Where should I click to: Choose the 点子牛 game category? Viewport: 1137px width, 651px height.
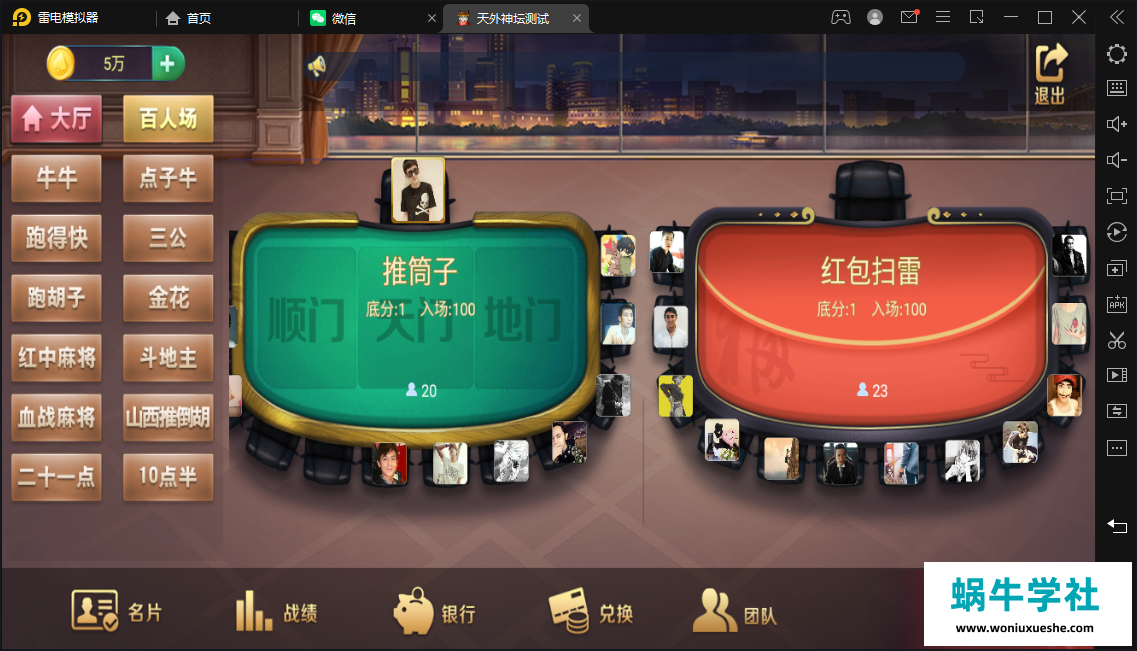point(168,179)
